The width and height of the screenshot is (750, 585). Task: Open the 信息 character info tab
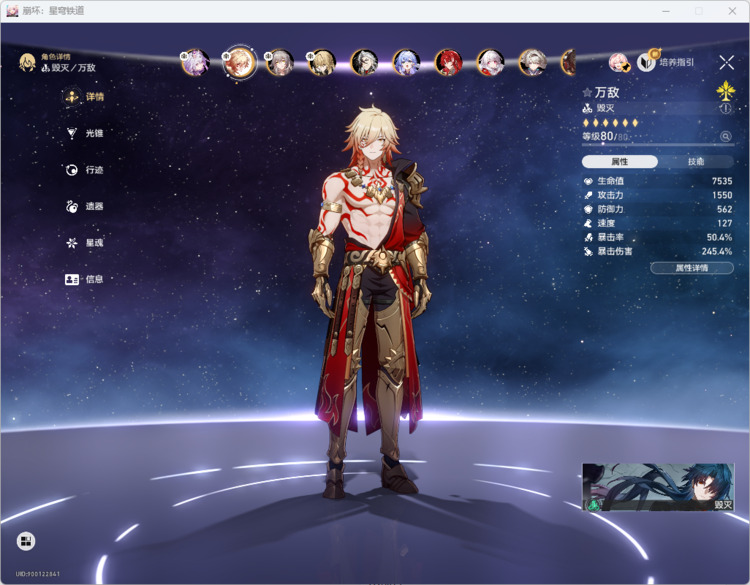click(x=85, y=279)
